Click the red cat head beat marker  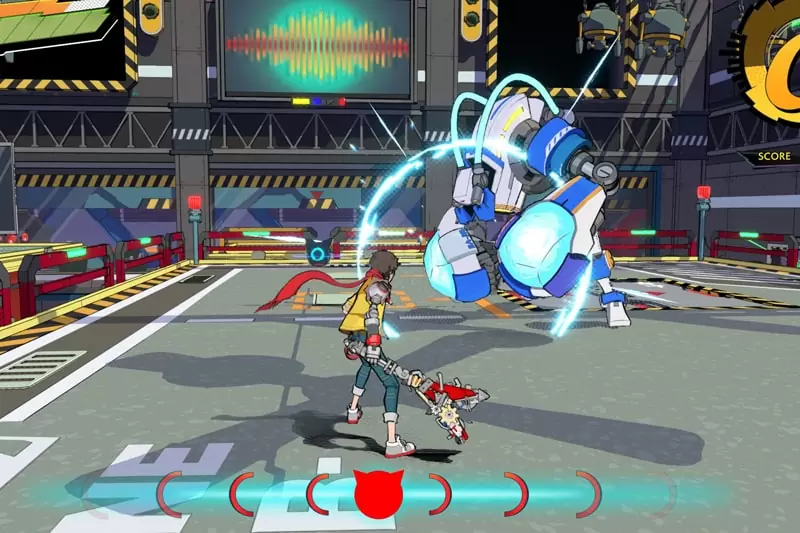tap(379, 493)
